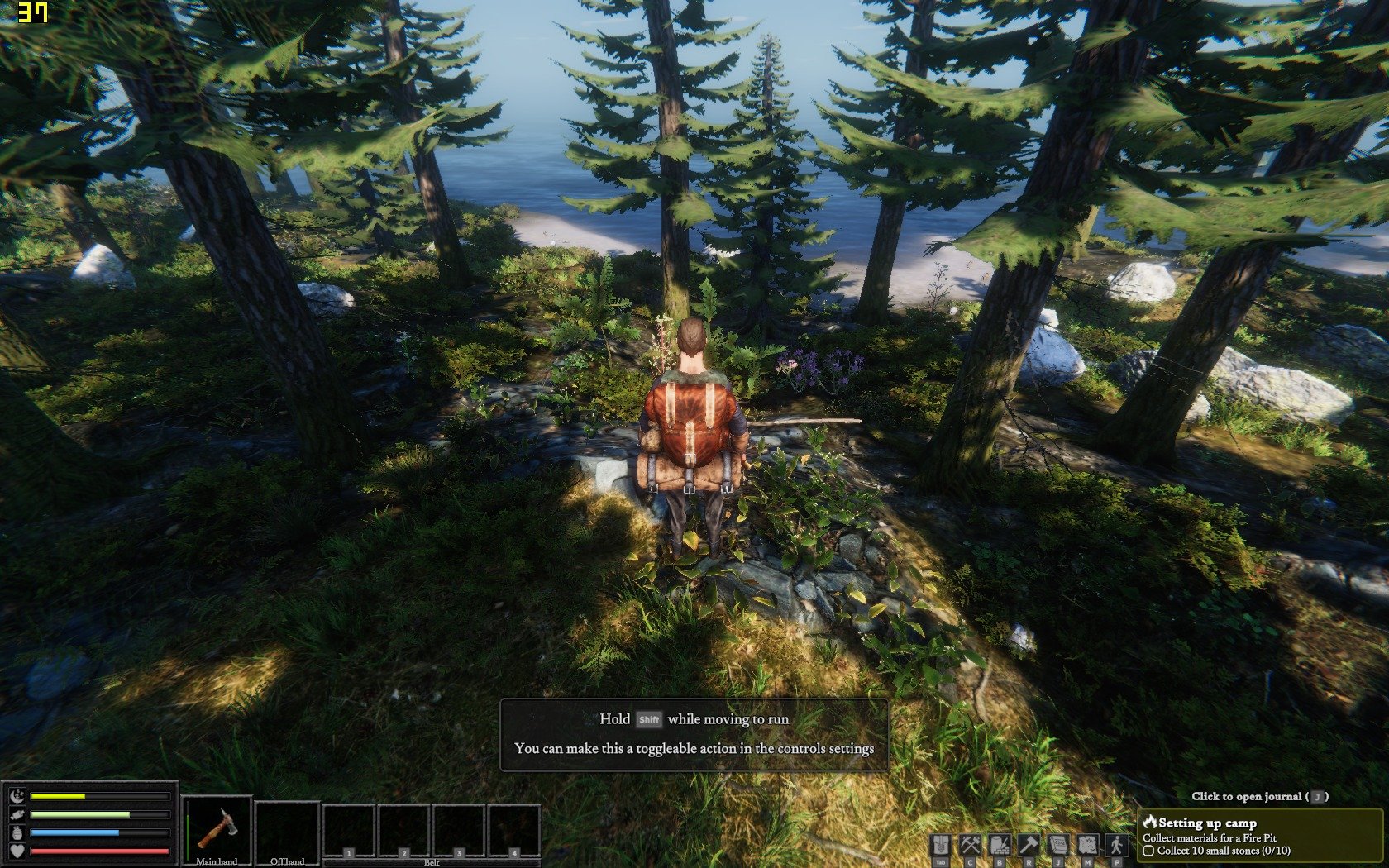Select the Main hand axe slot

tap(217, 830)
